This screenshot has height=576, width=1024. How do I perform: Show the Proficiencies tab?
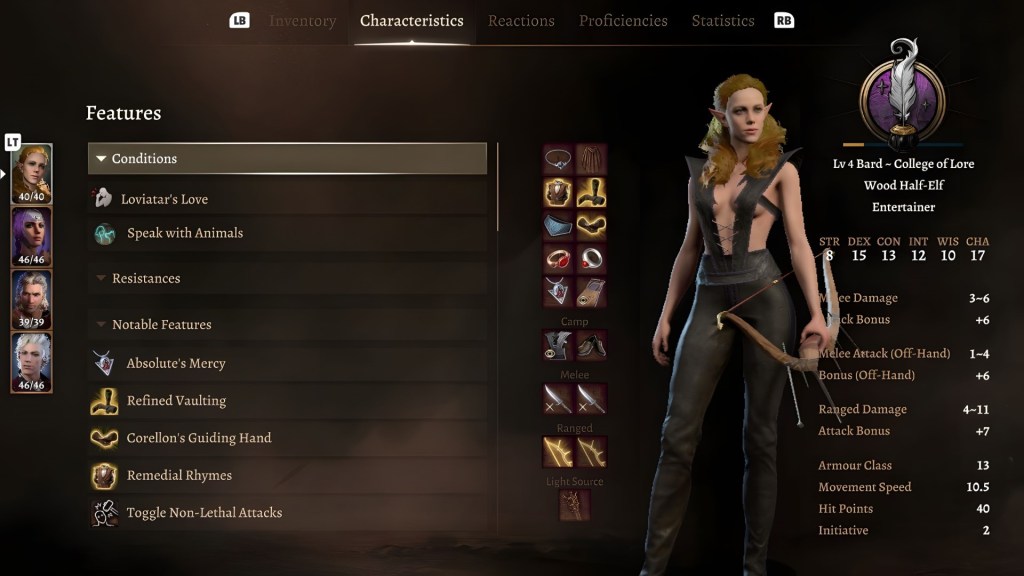[623, 21]
